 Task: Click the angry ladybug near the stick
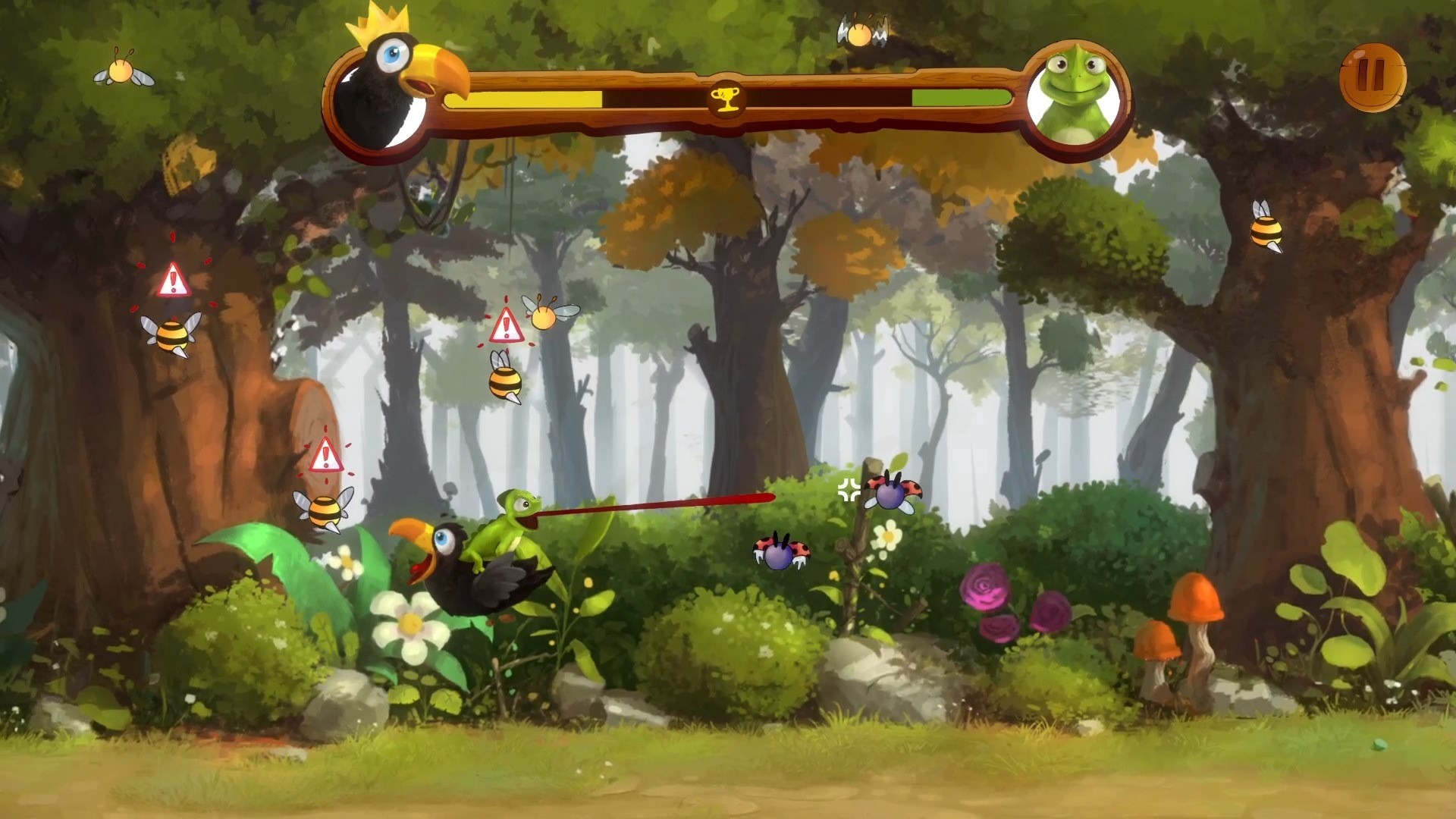point(890,495)
